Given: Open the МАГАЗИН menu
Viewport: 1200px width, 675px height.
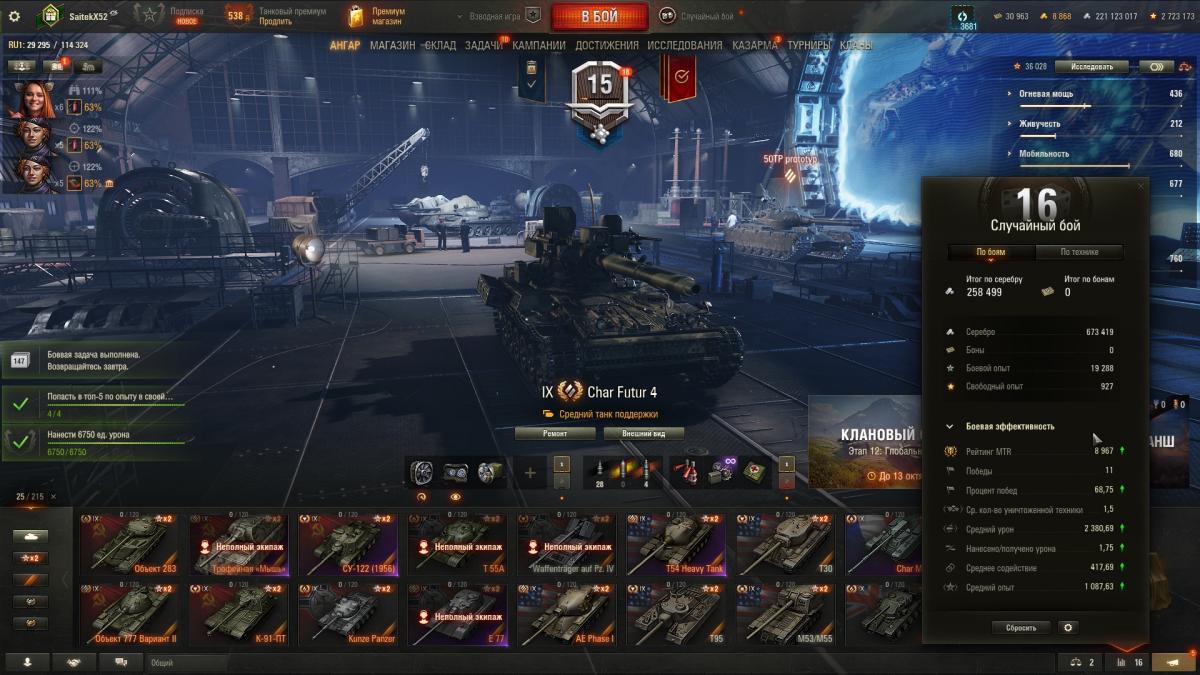Looking at the screenshot, I should [x=392, y=45].
